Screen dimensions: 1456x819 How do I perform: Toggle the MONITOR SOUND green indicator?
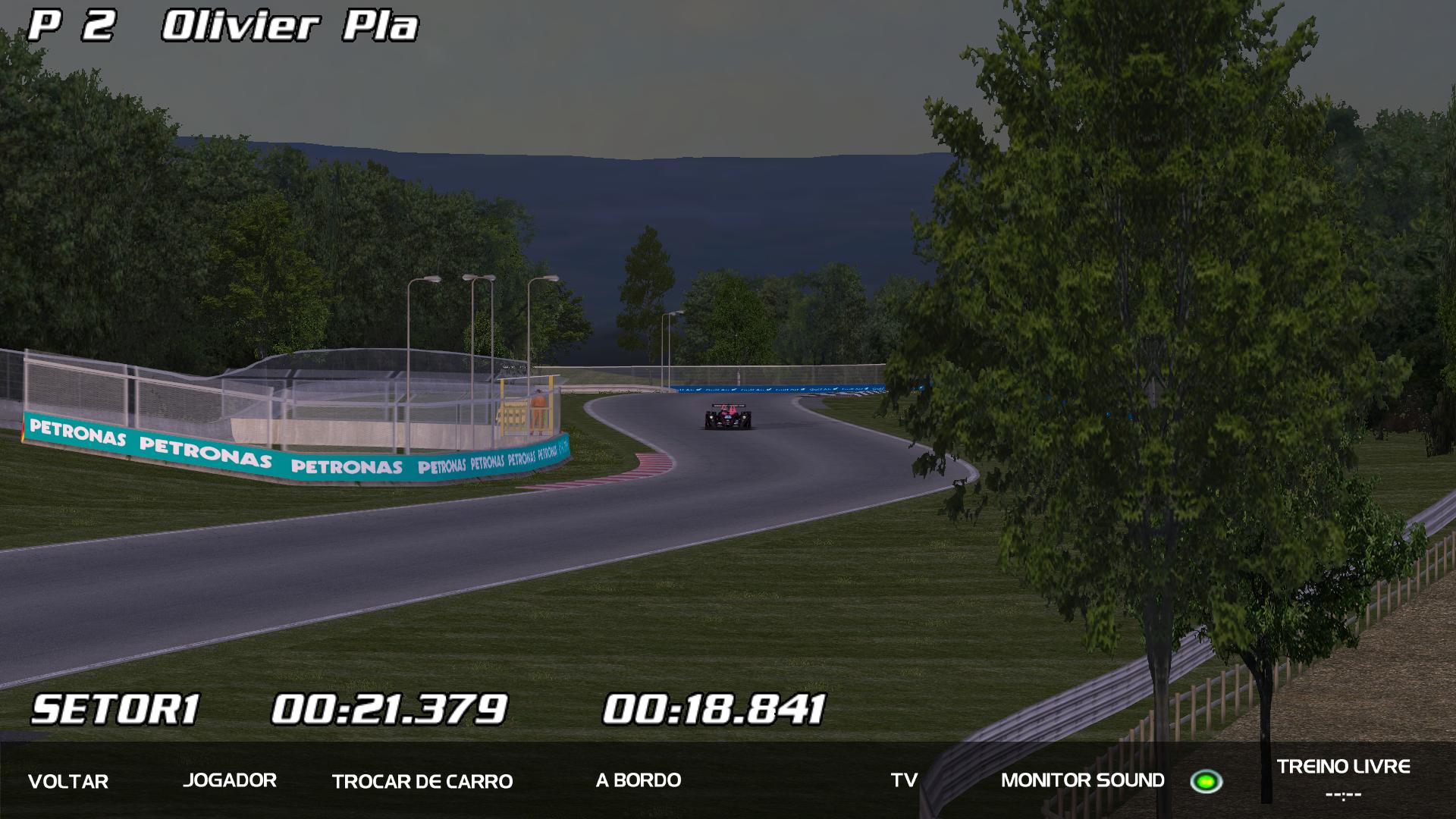coord(1206,781)
